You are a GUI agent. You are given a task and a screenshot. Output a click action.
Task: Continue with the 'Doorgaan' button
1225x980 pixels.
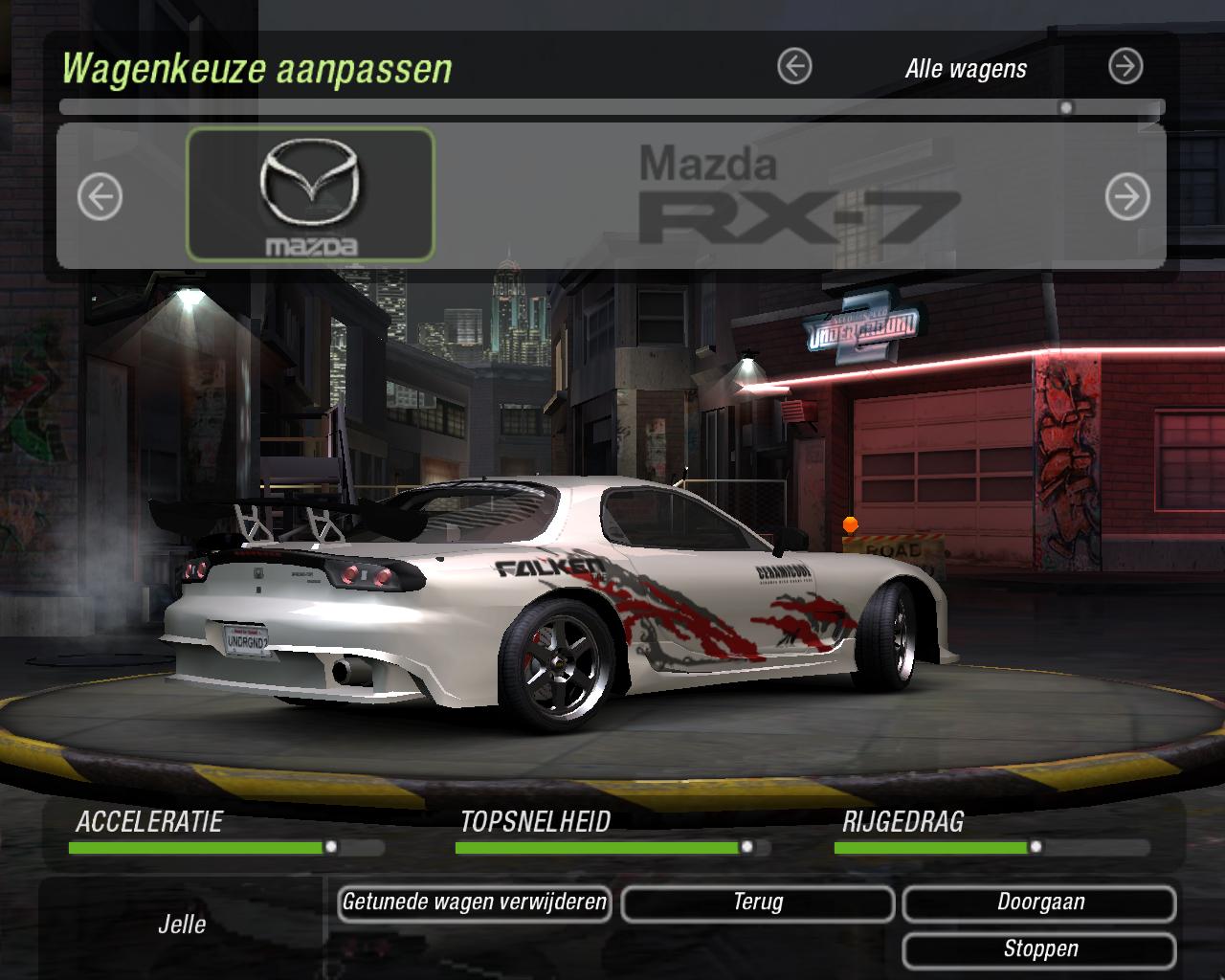coord(1040,902)
